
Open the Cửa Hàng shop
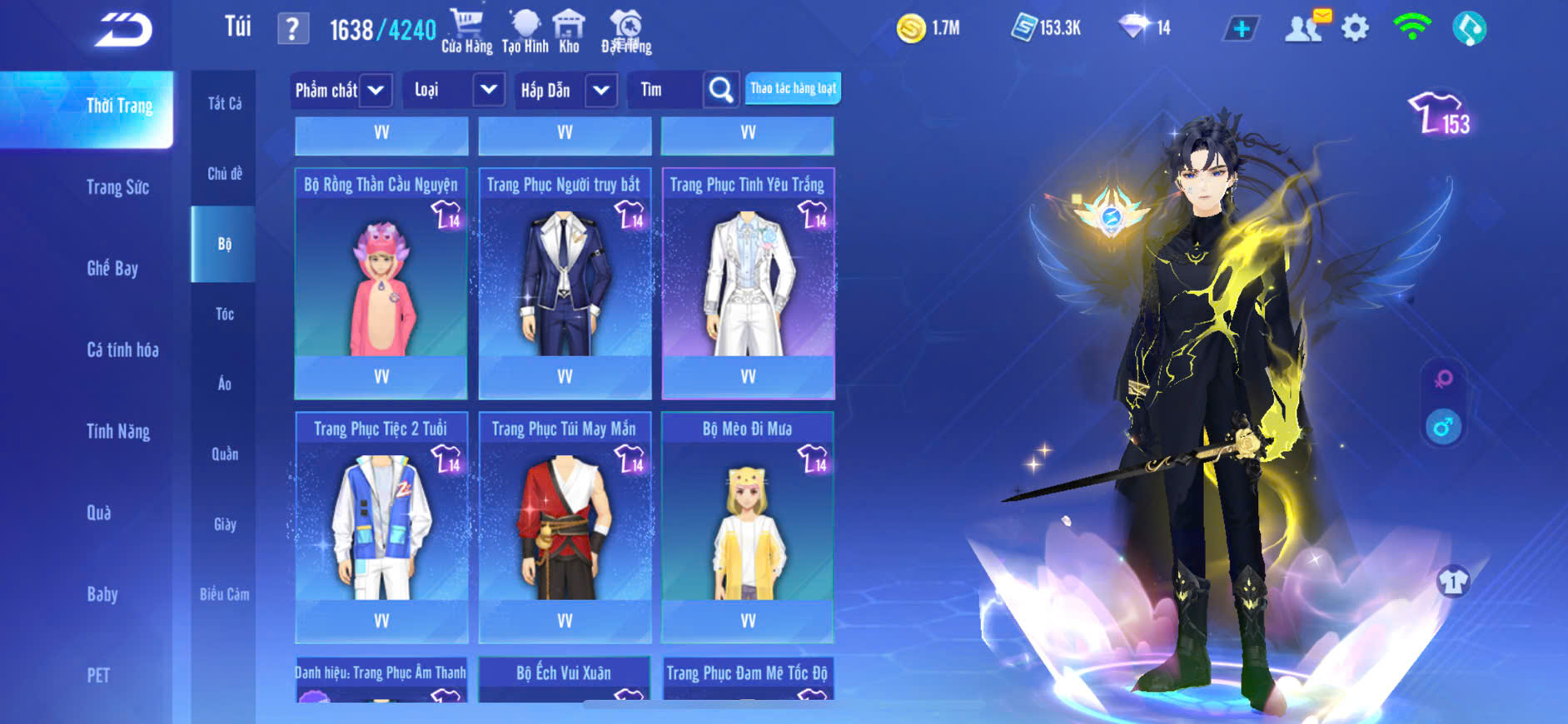(x=466, y=31)
